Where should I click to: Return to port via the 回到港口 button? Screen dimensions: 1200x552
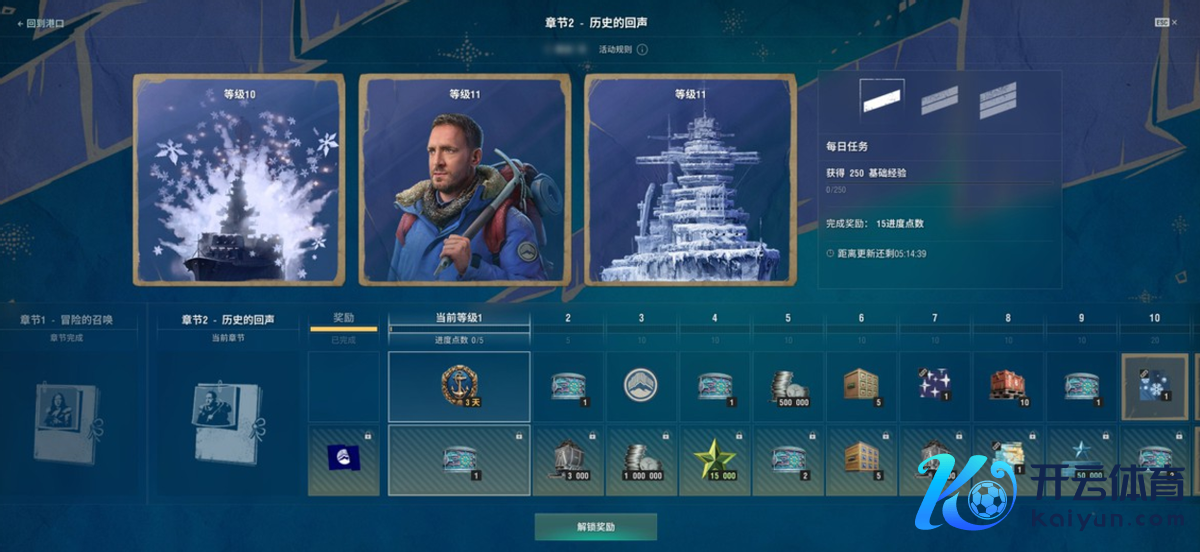point(44,23)
